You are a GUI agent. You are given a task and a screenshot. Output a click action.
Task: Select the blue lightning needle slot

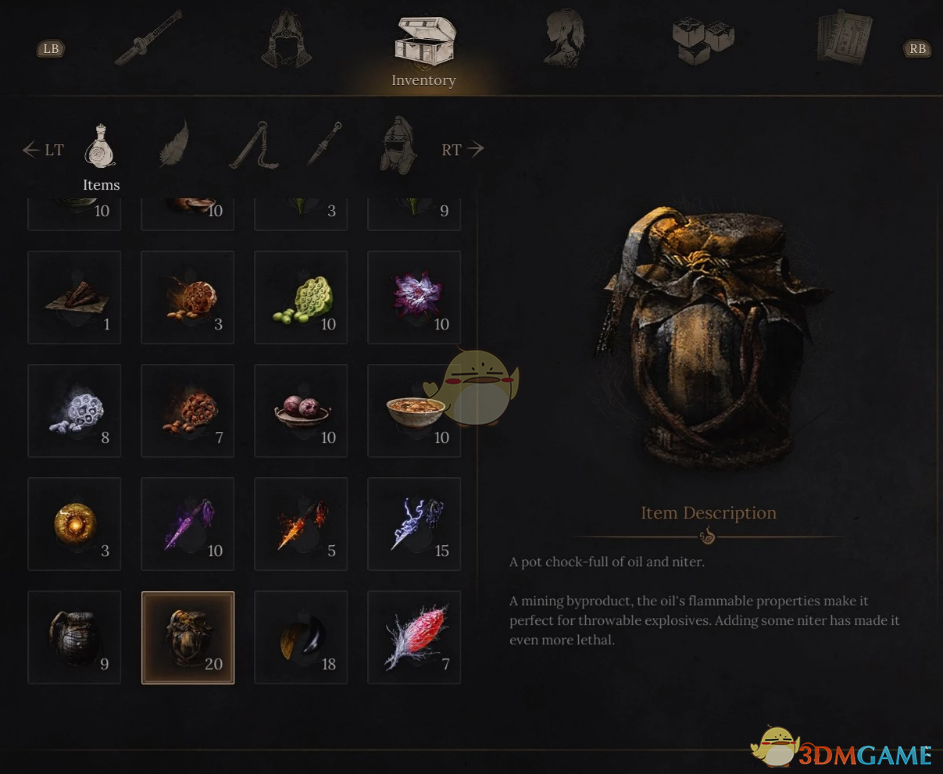click(414, 524)
